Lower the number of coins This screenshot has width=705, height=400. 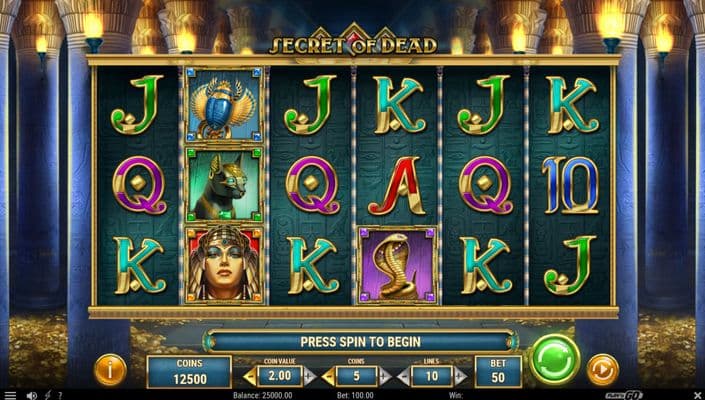(x=327, y=377)
